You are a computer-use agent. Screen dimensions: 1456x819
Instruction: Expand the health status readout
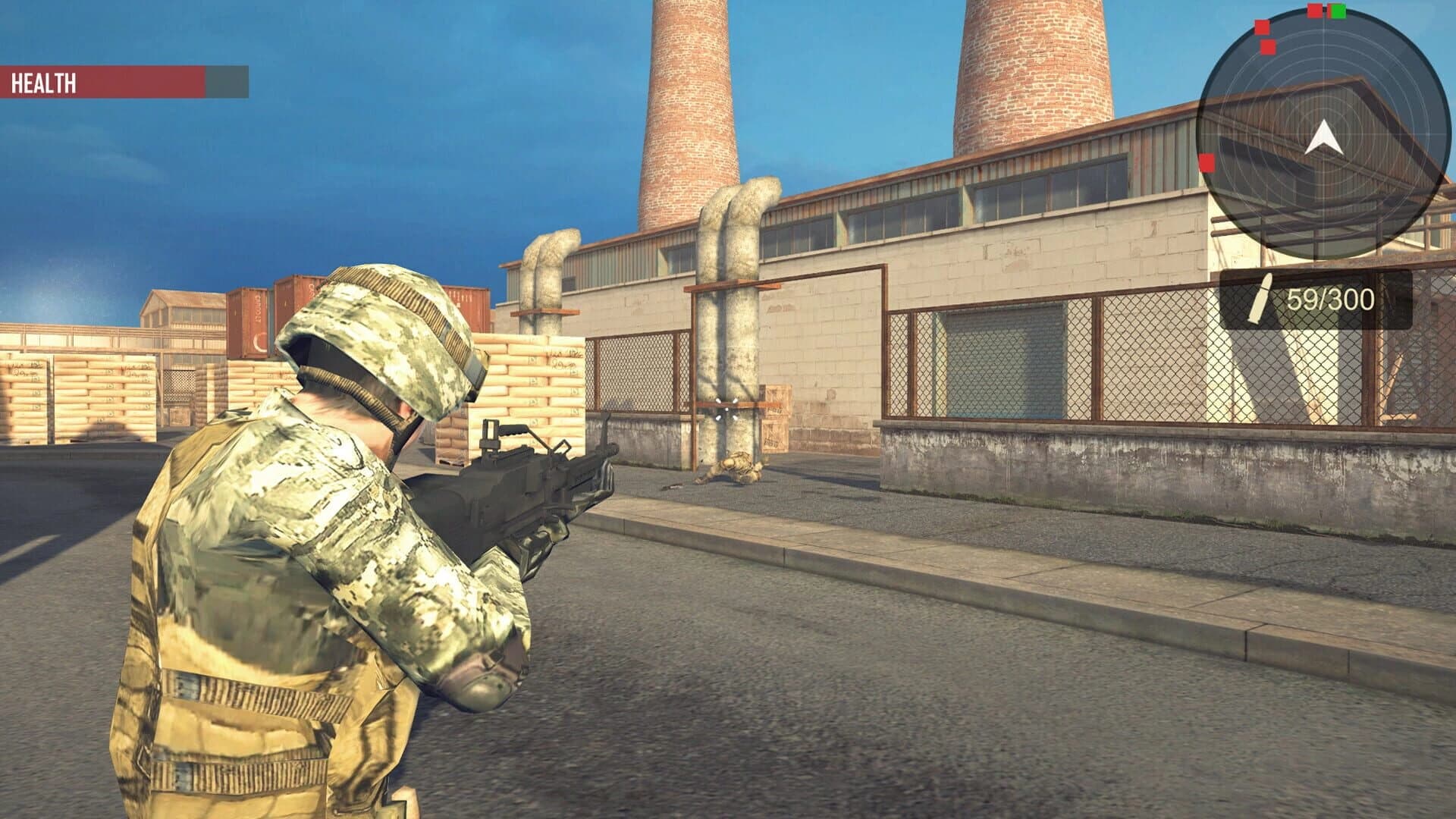pyautogui.click(x=125, y=80)
